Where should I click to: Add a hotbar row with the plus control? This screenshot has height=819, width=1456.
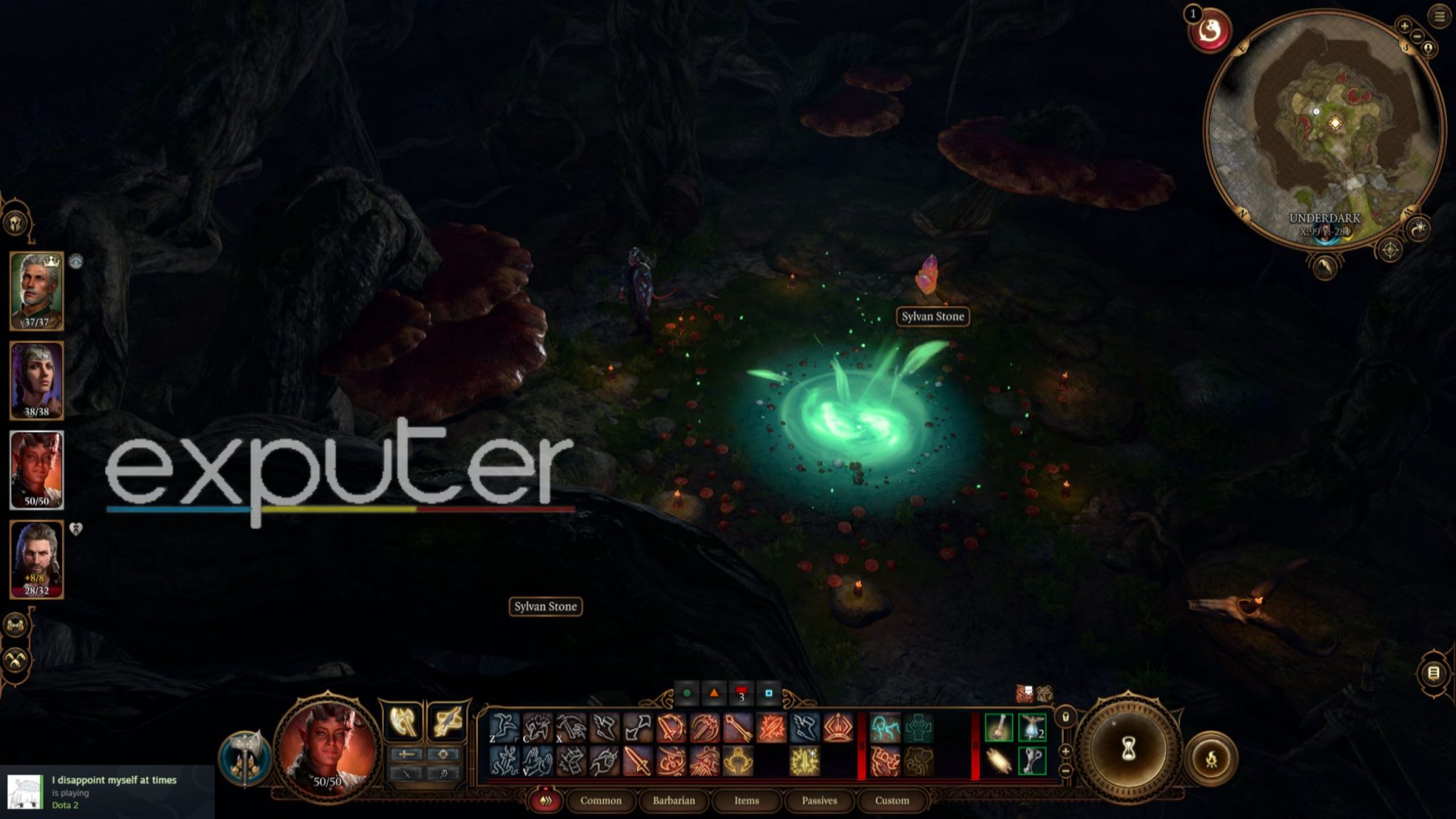(x=1065, y=751)
